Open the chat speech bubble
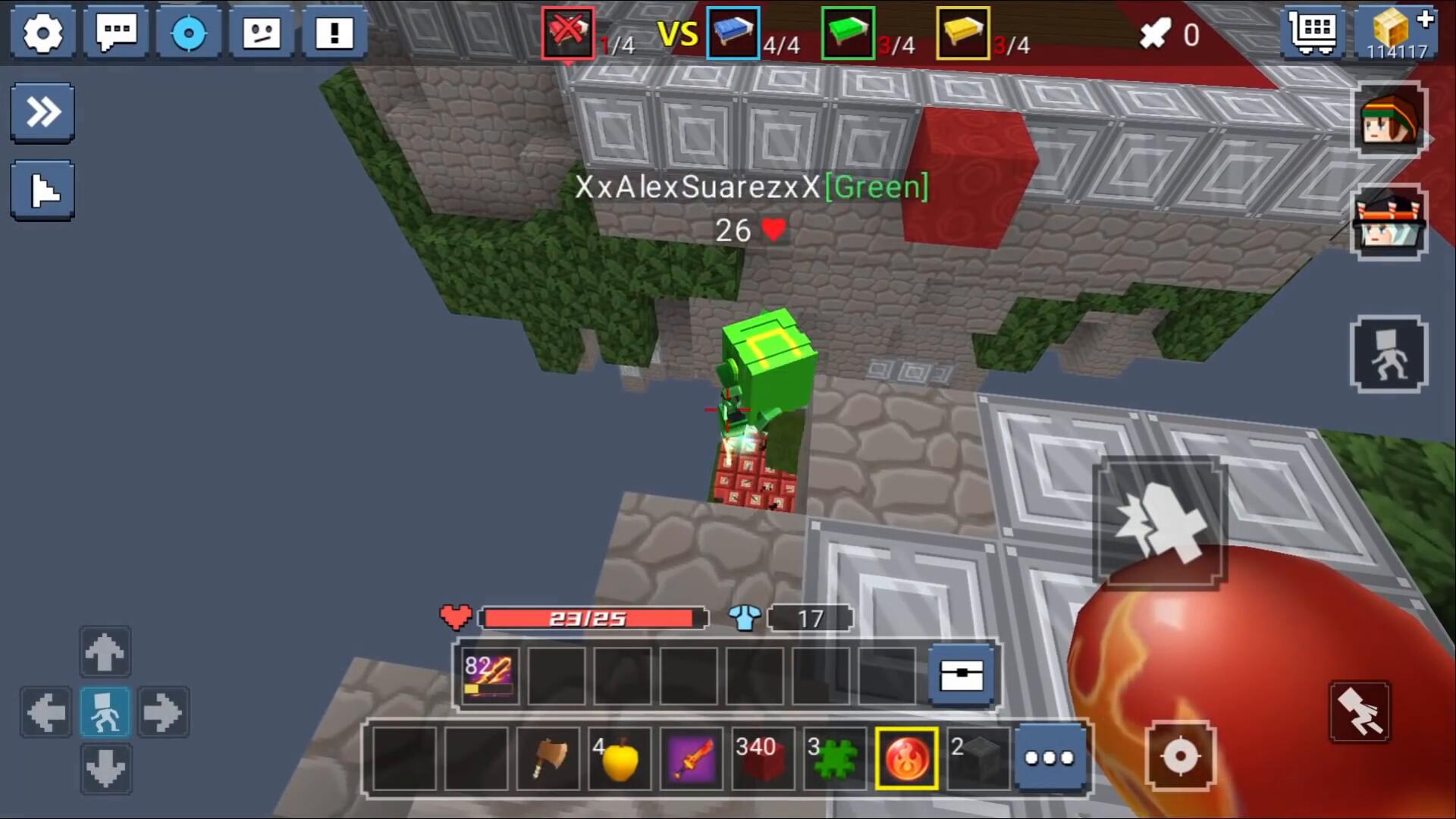 [116, 33]
